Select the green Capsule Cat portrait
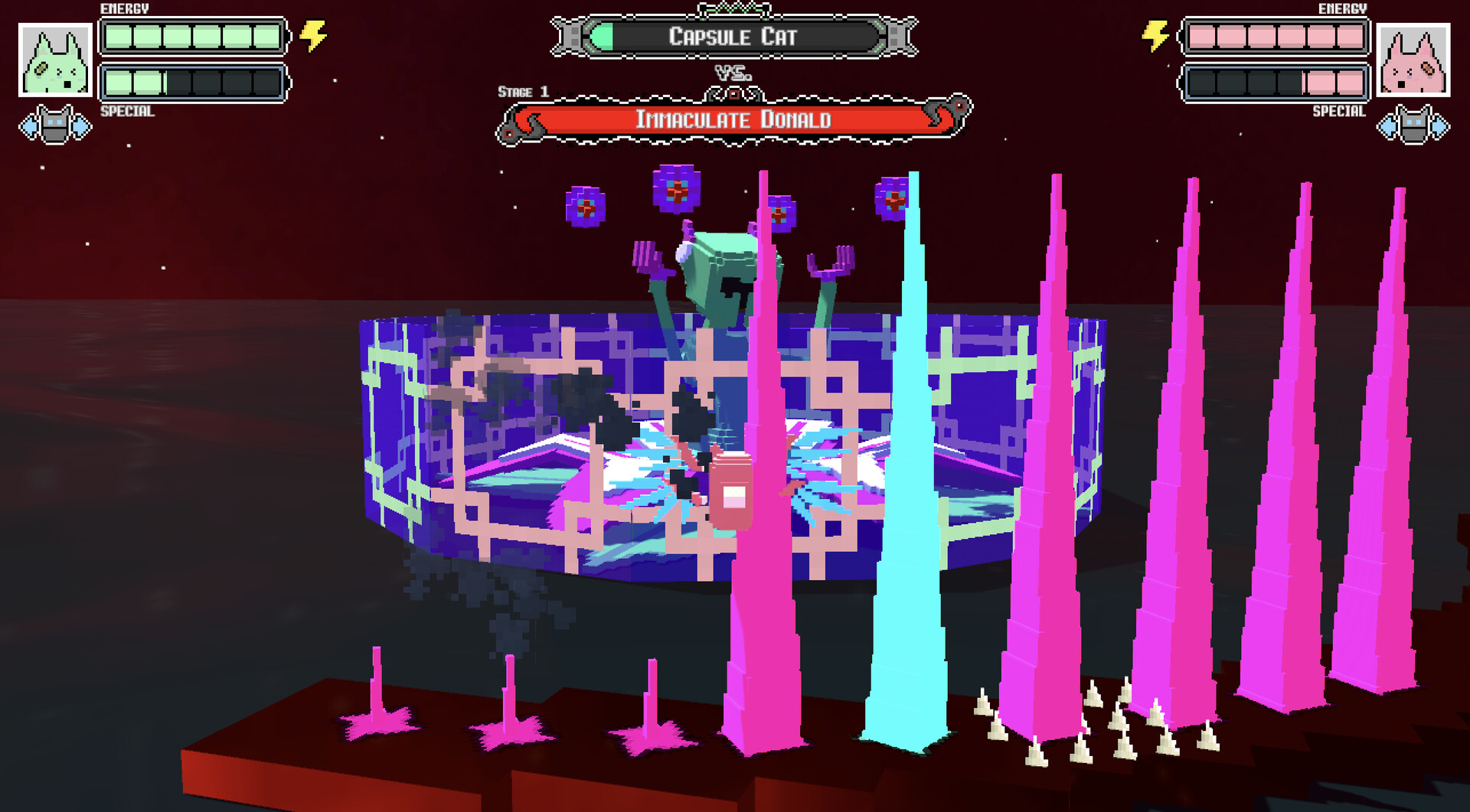Screen dimensions: 1470x812 click(55, 58)
